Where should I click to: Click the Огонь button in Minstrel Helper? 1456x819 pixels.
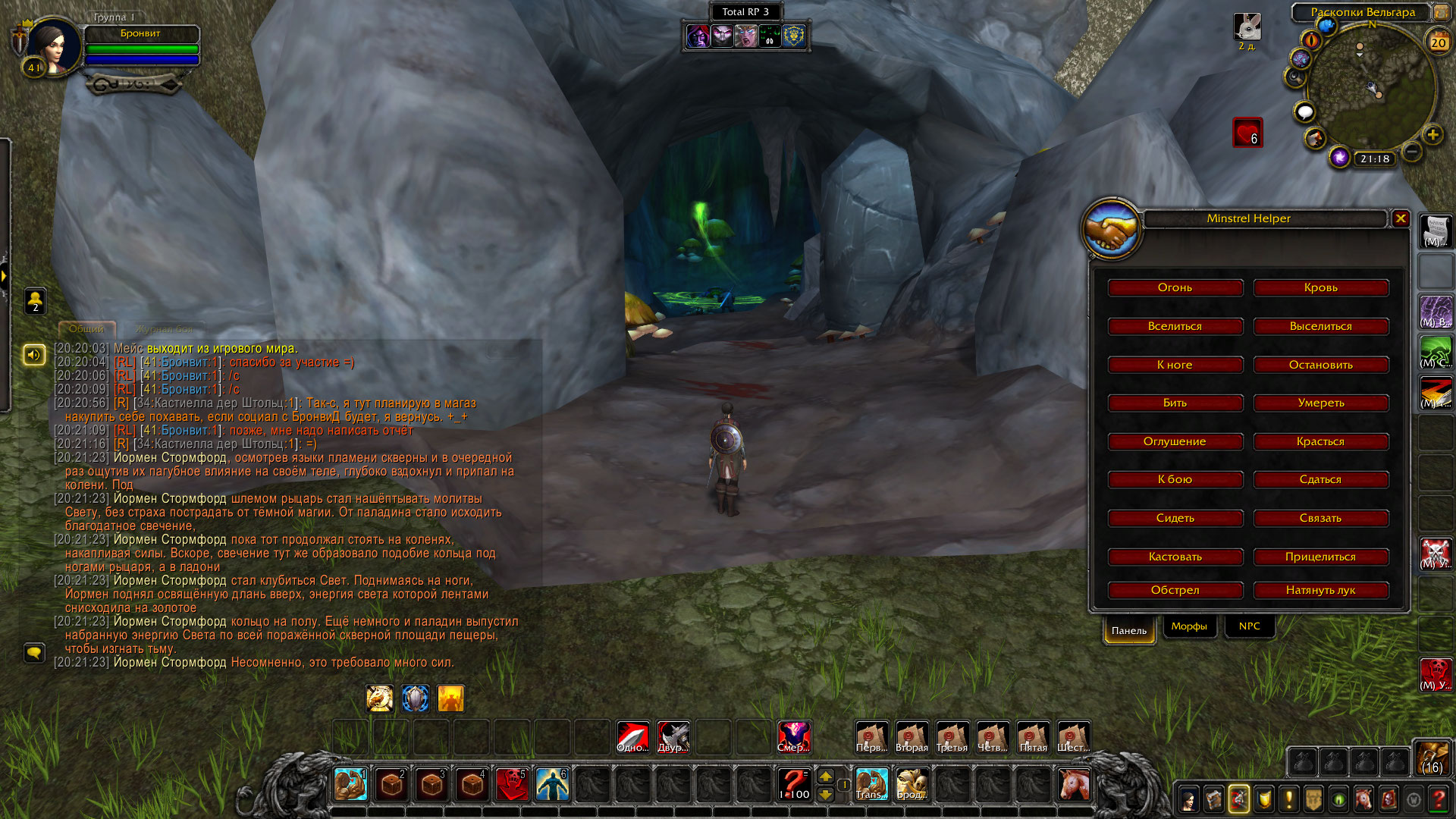tap(1175, 288)
